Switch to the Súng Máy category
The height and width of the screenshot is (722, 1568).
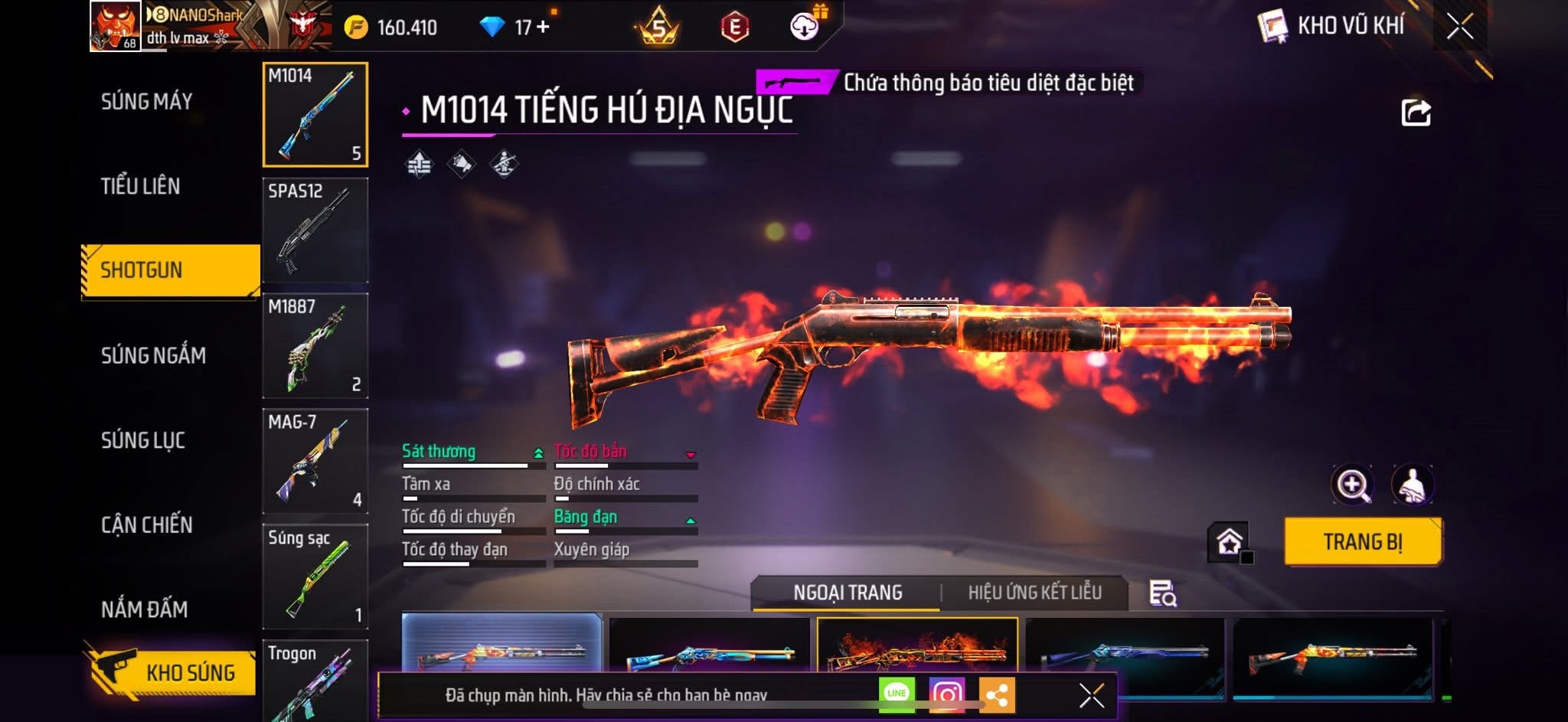(x=147, y=101)
